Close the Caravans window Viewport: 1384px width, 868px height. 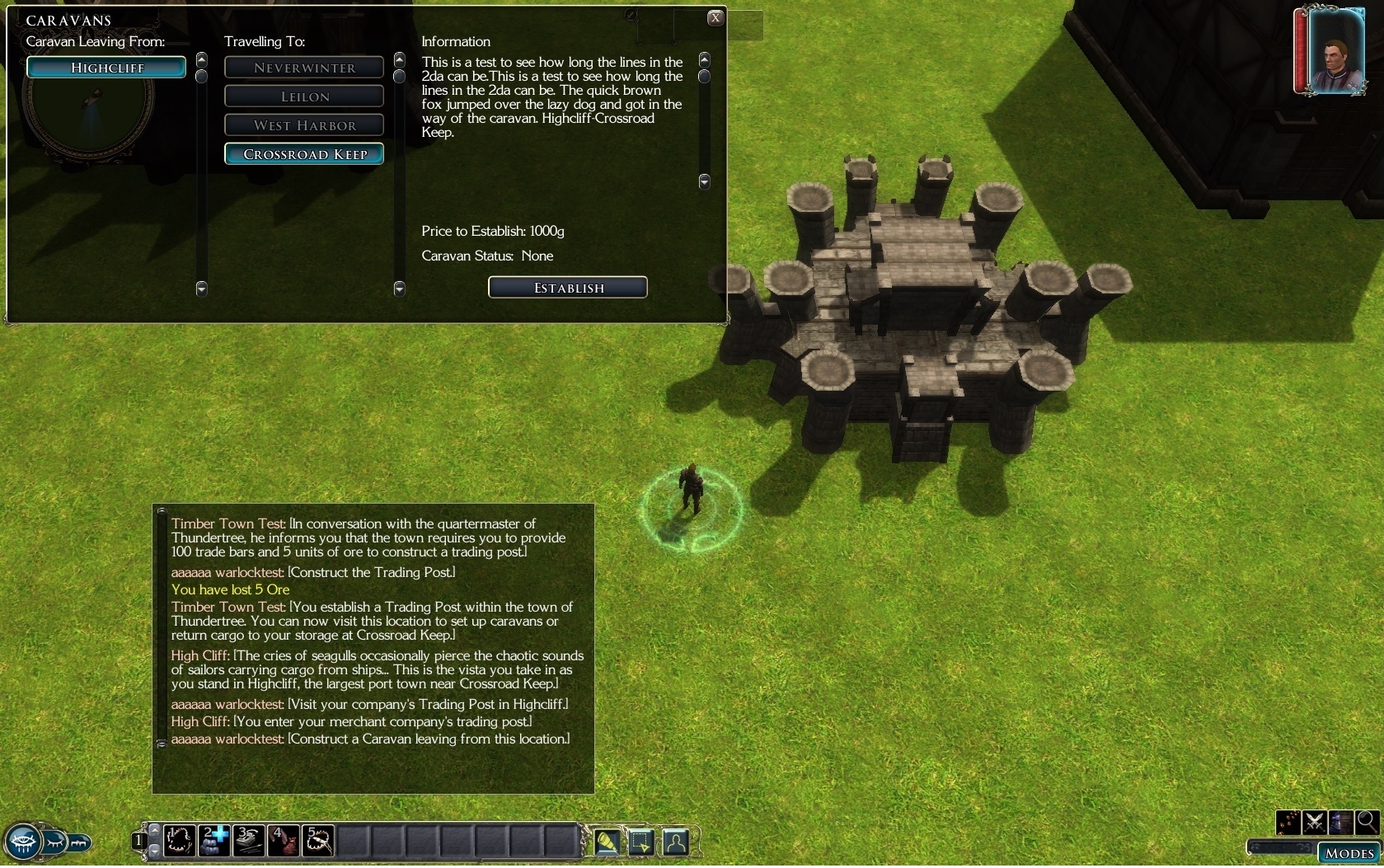715,18
